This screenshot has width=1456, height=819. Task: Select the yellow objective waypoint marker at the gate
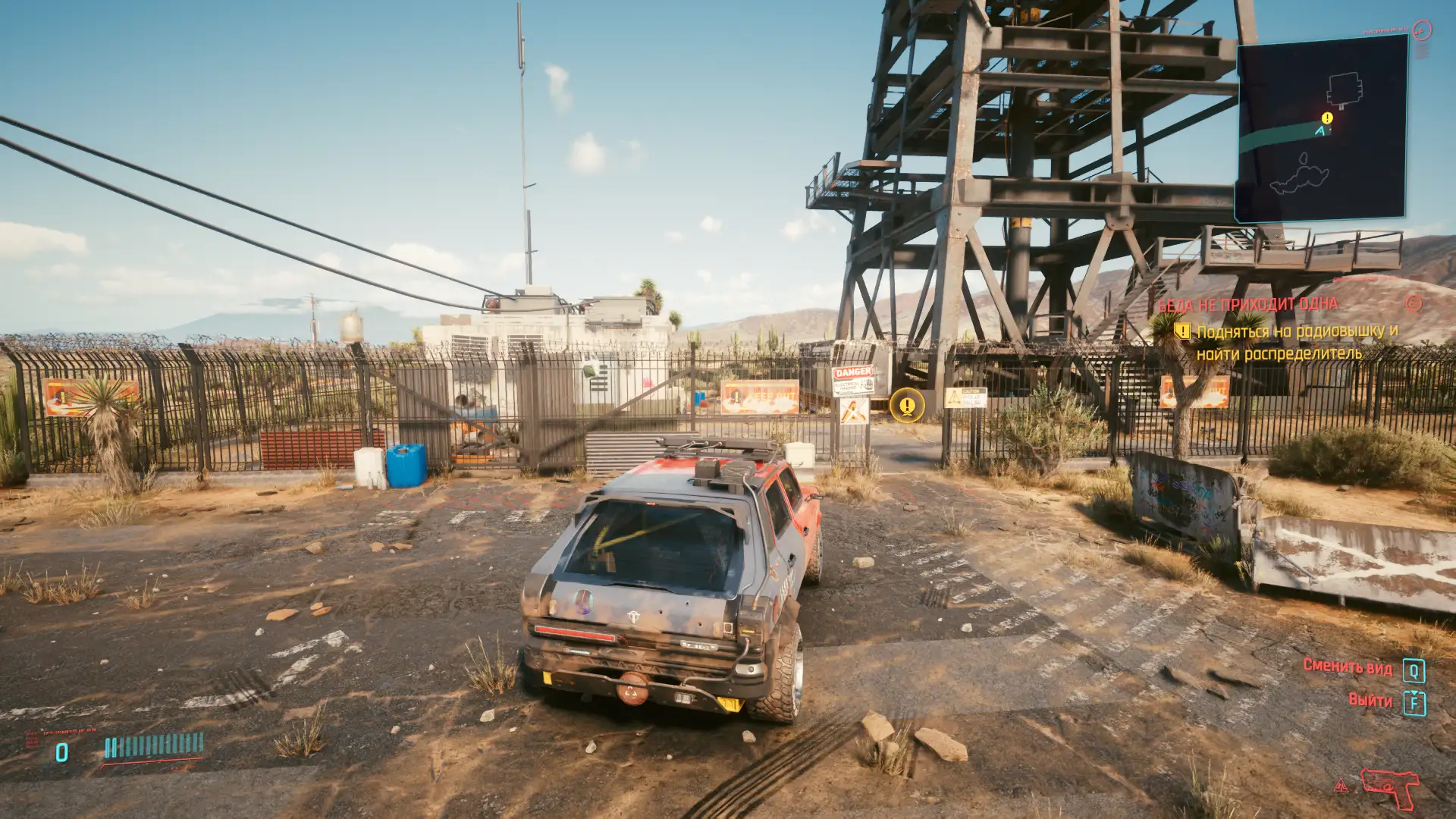(x=907, y=406)
